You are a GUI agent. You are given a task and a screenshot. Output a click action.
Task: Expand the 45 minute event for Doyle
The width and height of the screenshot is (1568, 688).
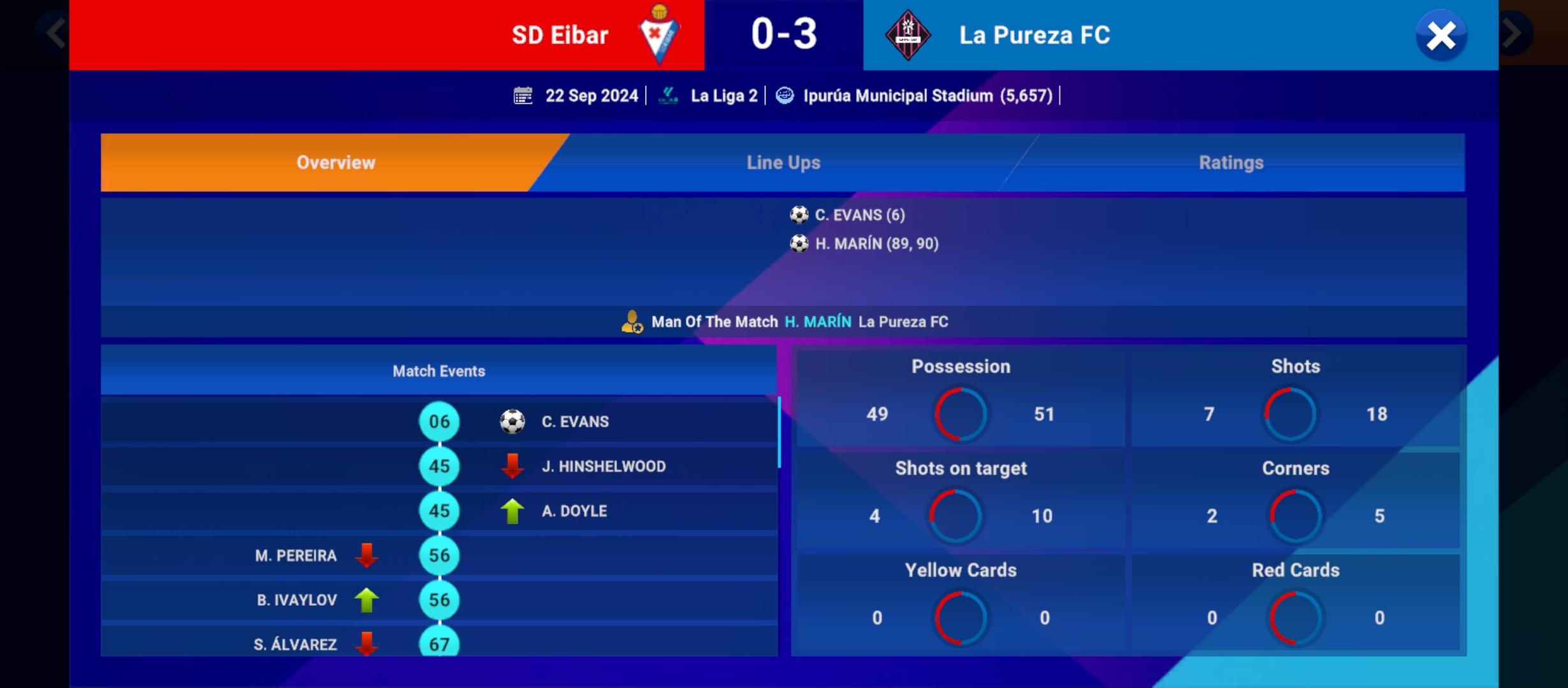pos(439,510)
